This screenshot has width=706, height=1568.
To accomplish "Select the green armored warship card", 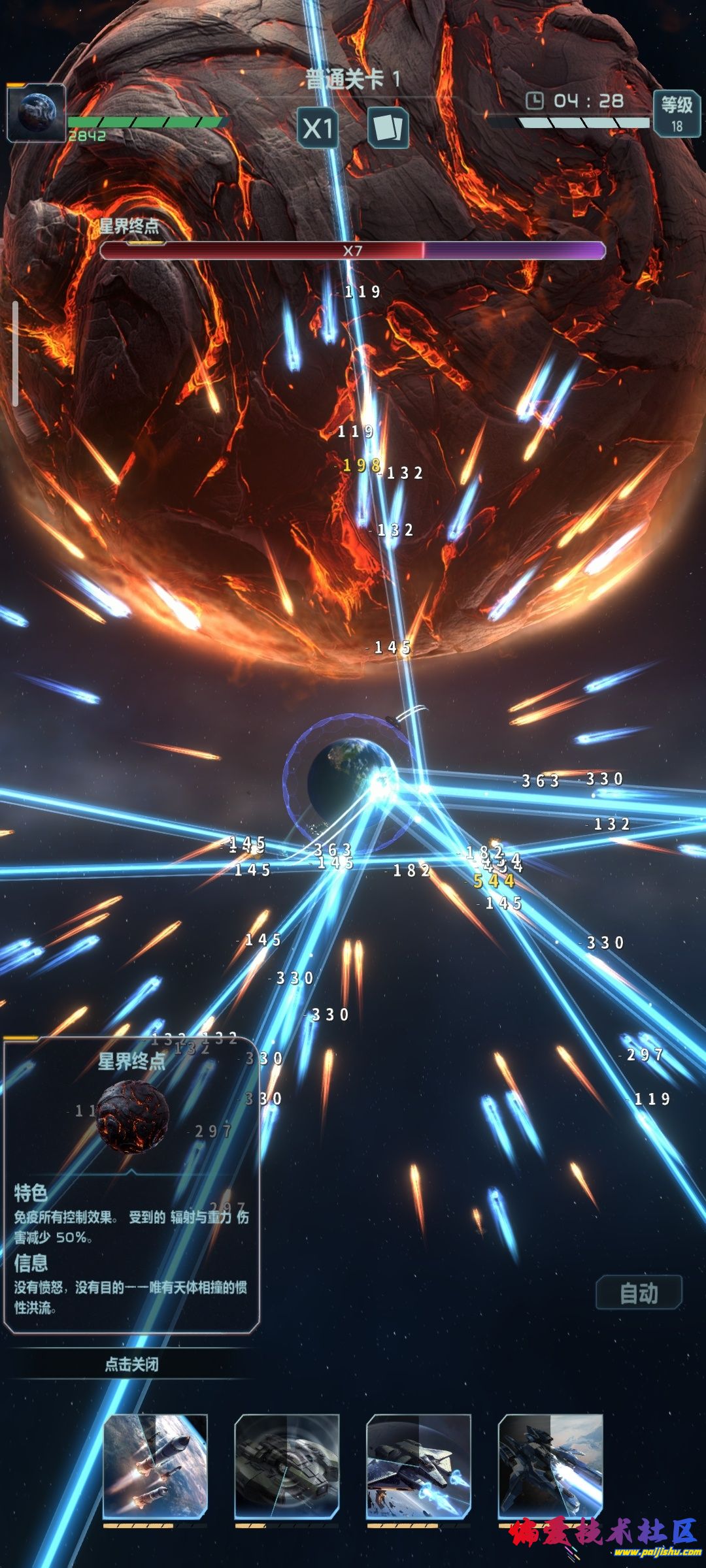I will 287,1465.
